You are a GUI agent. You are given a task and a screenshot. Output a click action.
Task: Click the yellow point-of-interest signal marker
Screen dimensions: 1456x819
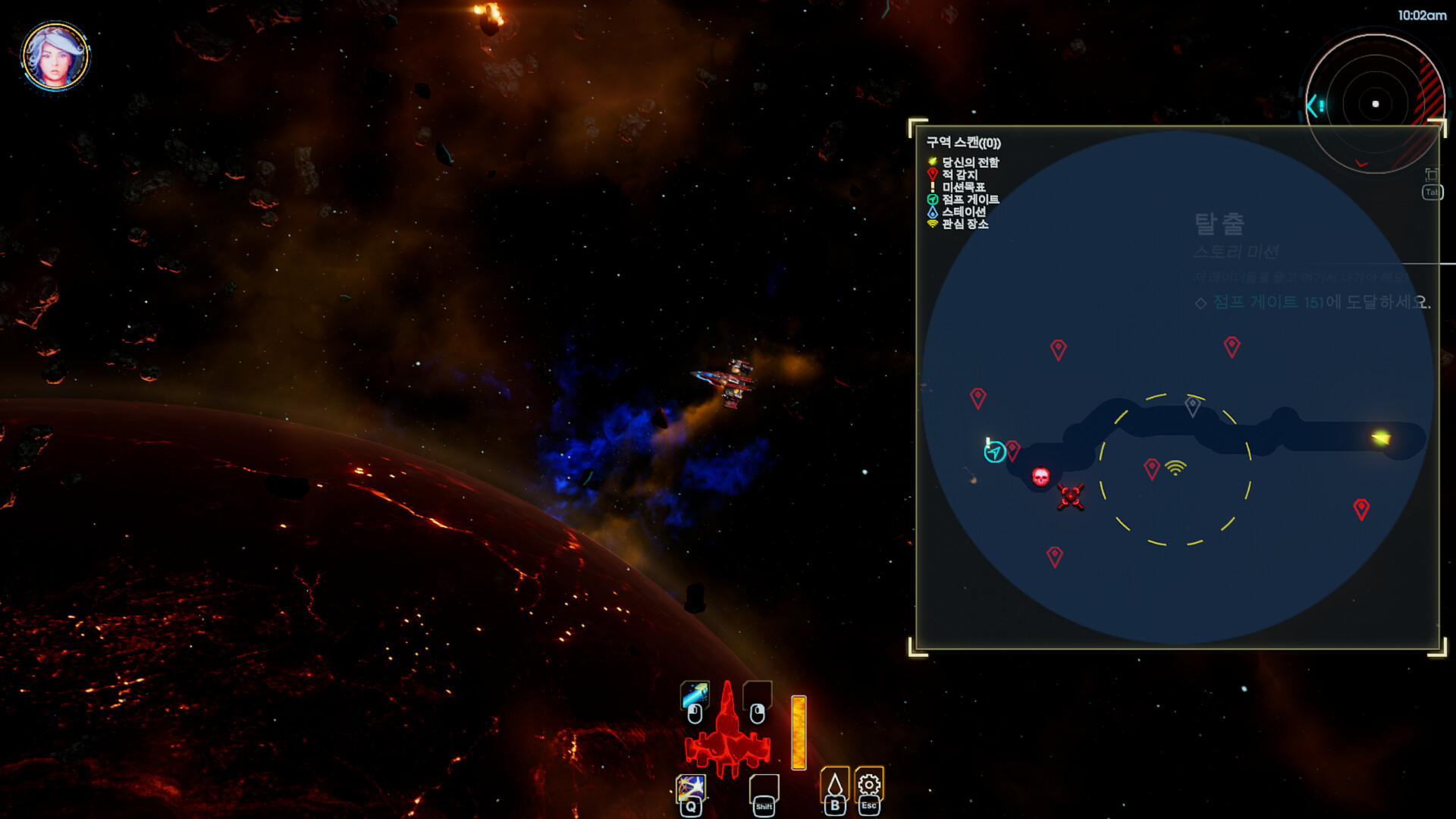click(x=1175, y=468)
